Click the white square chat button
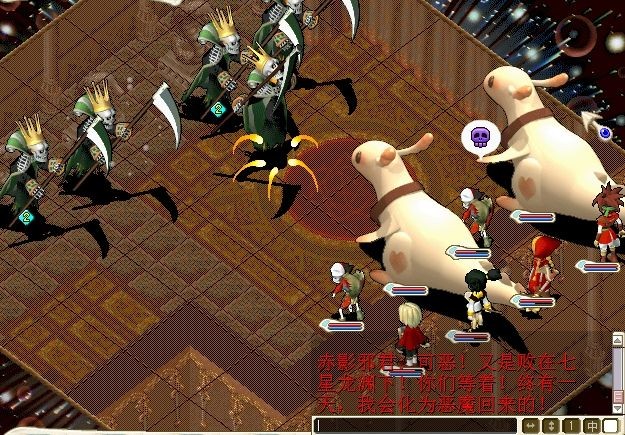This screenshot has width=625, height=435. pos(610,426)
